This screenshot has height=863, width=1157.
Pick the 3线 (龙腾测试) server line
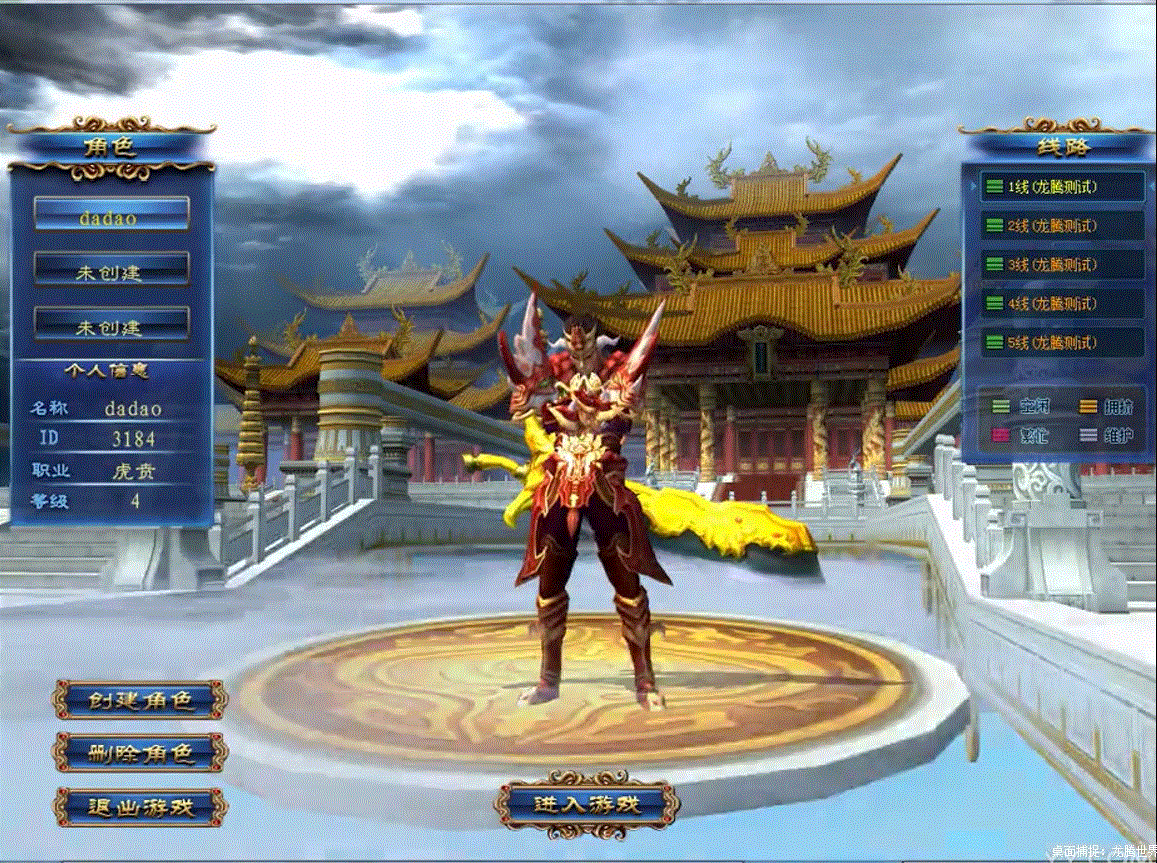coord(1061,265)
